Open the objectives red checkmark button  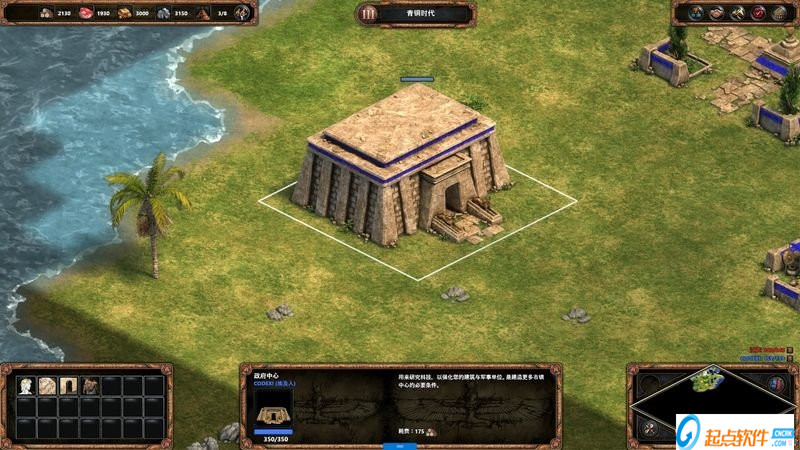pos(759,13)
